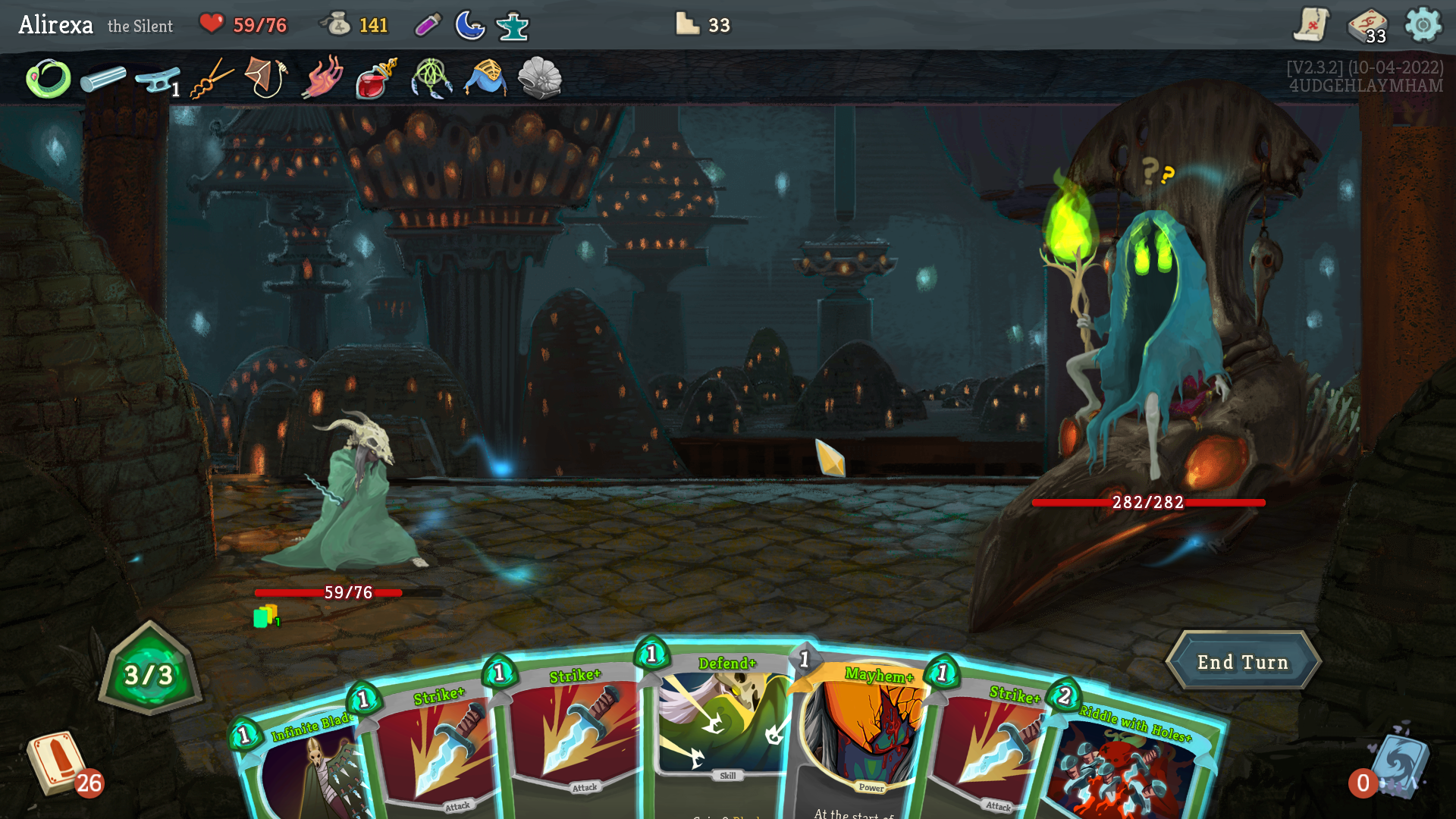1456x819 pixels.
Task: Open the settings gear menu
Action: 1423,25
